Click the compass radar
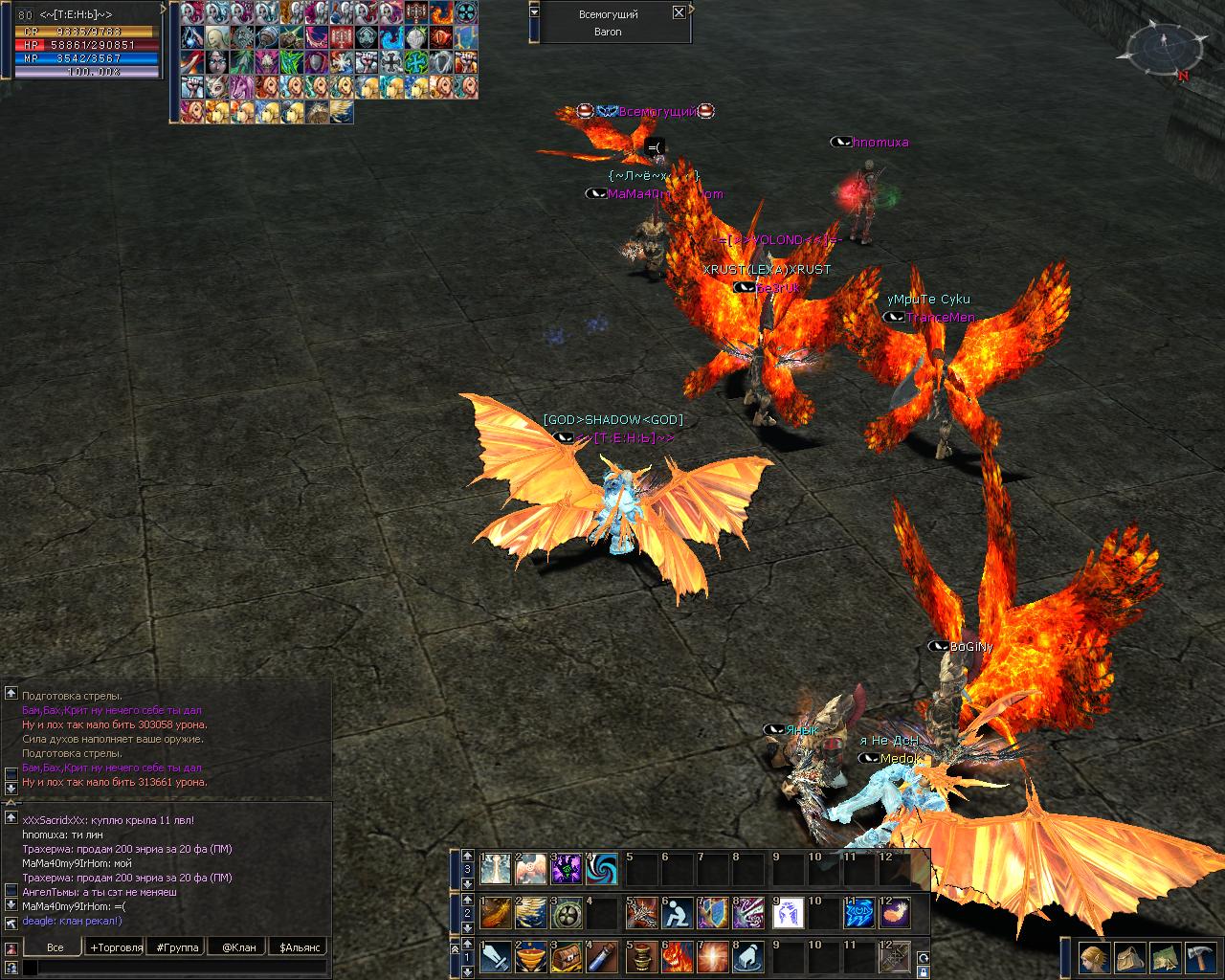 pos(1160,48)
